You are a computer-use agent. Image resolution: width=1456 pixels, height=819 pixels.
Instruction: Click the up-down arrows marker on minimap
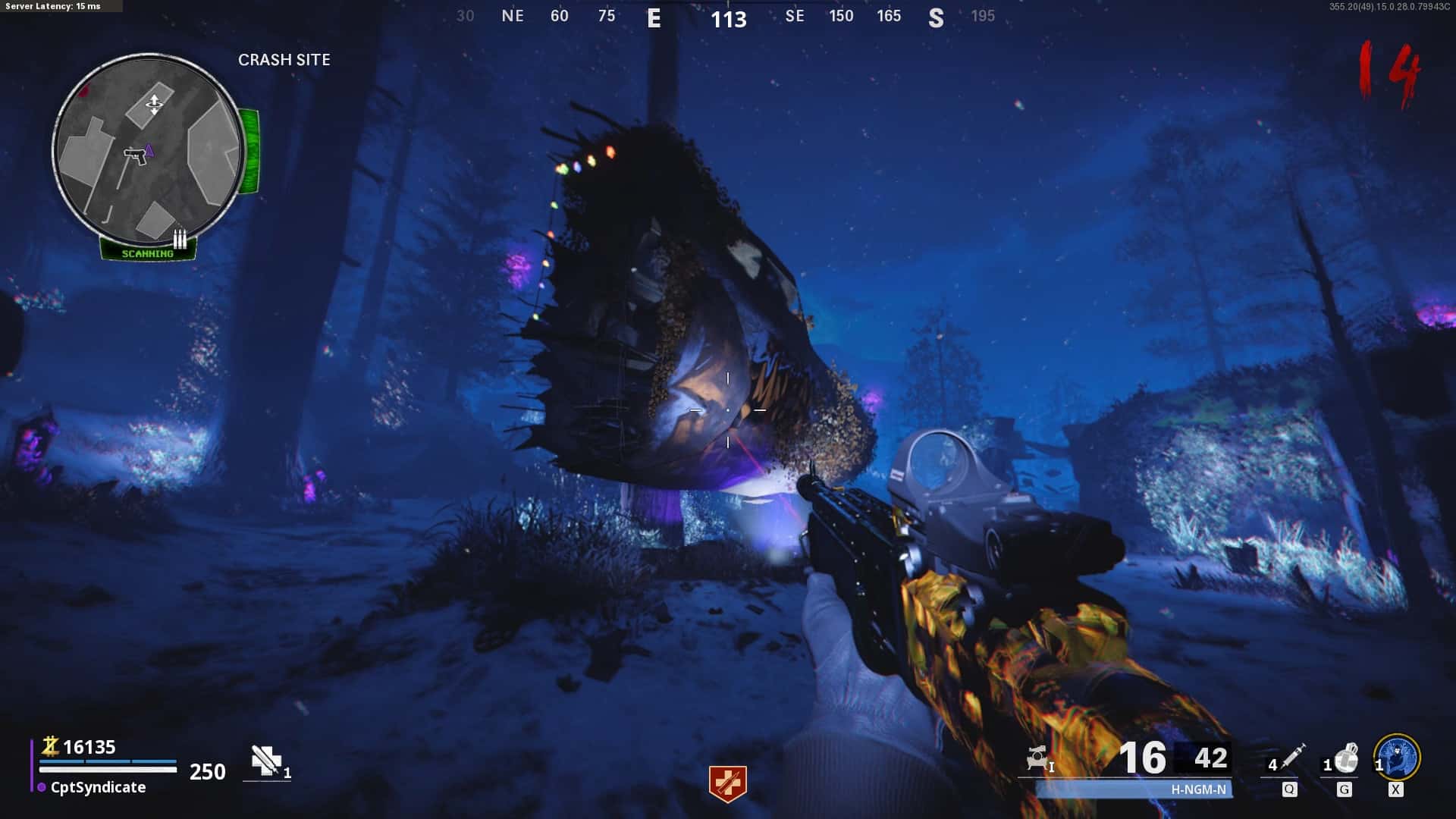[154, 104]
